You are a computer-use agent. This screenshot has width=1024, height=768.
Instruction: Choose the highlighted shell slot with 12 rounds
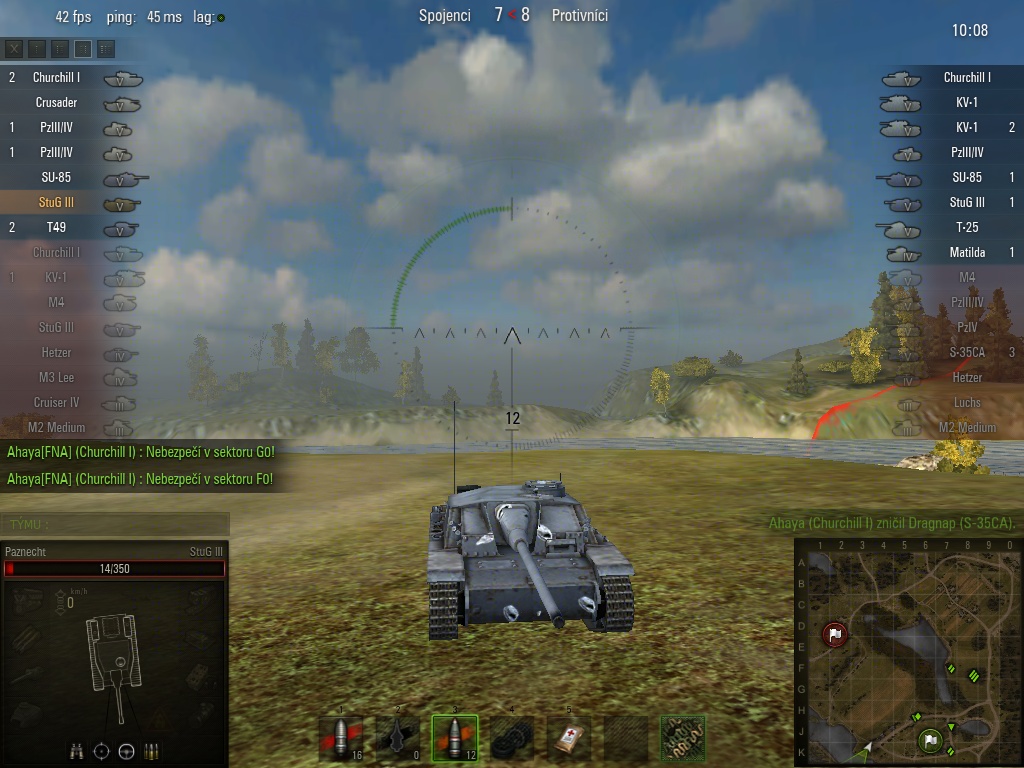pos(455,739)
